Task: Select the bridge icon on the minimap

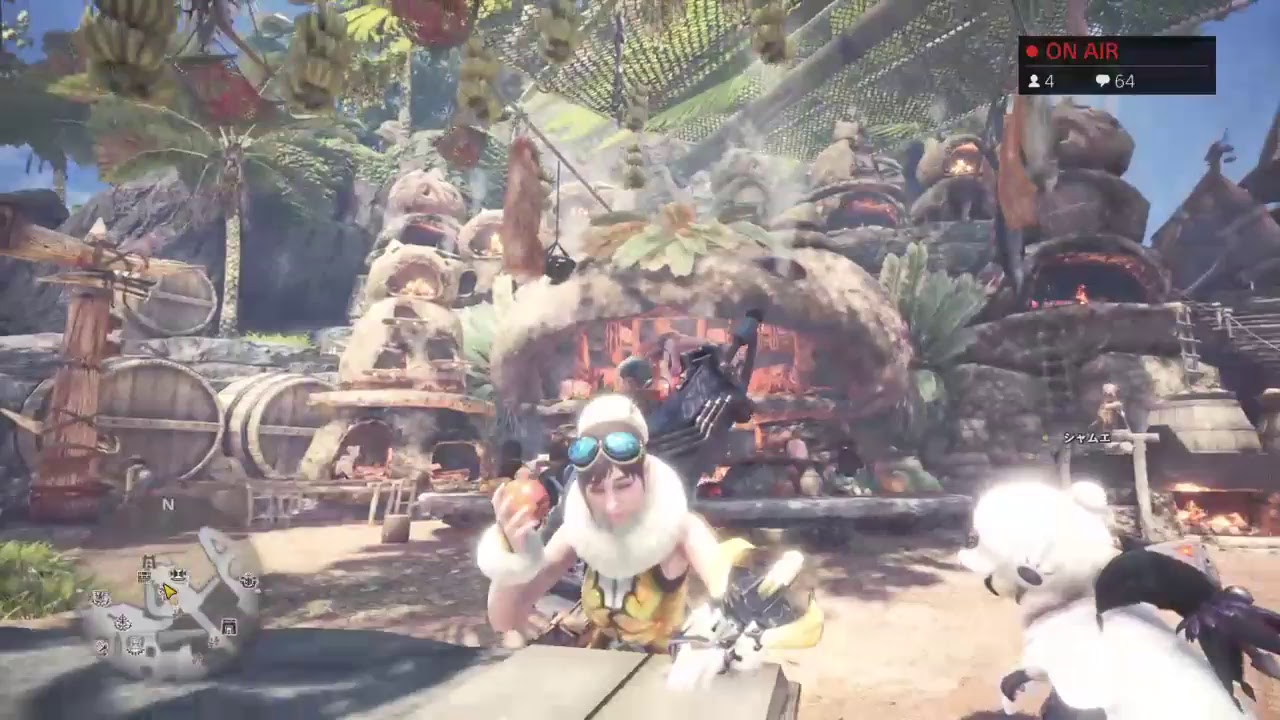Action: click(149, 562)
